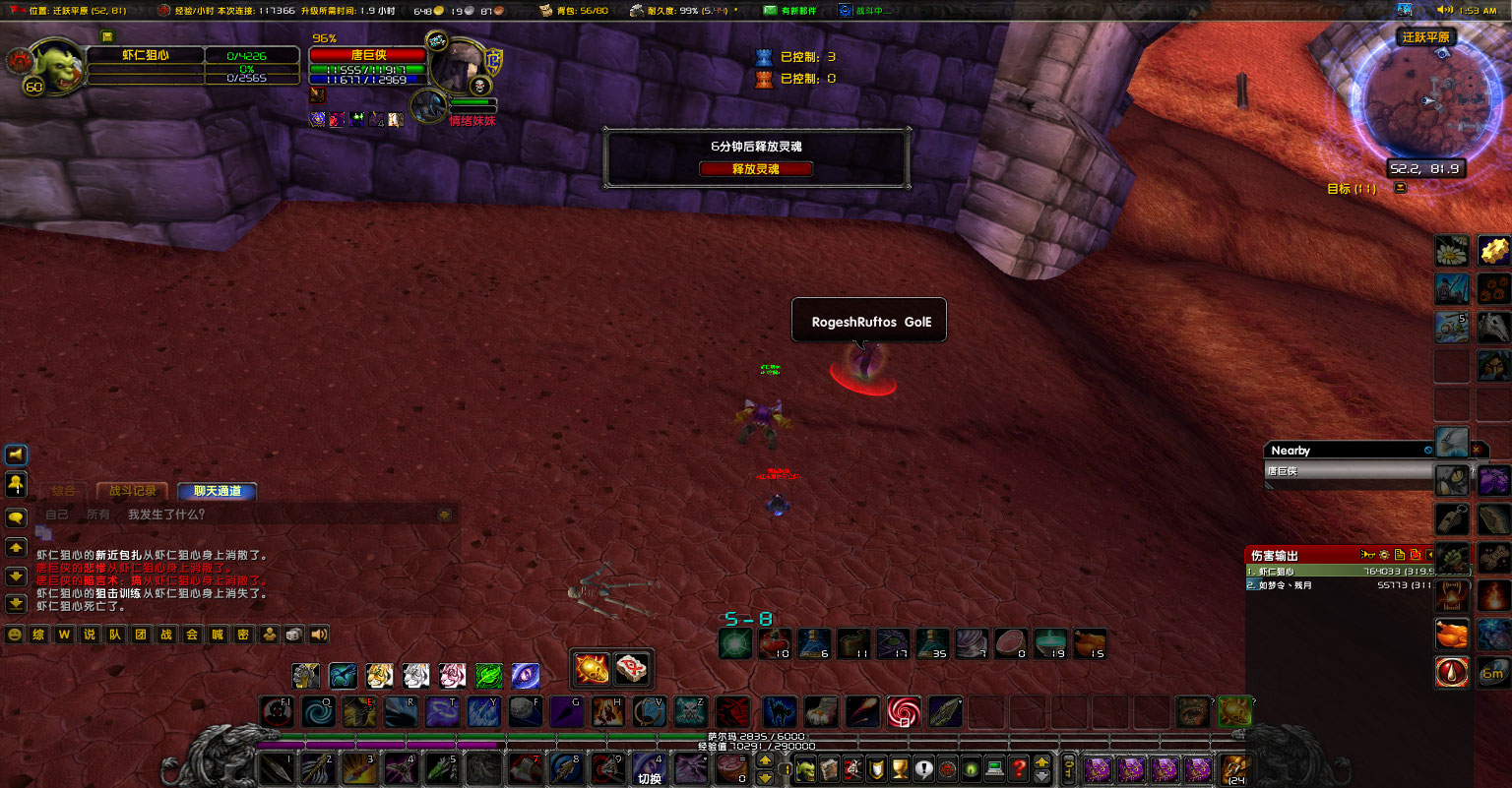1512x788 pixels.
Task: Click the red swirl ability icon on the action bar
Action: (904, 711)
